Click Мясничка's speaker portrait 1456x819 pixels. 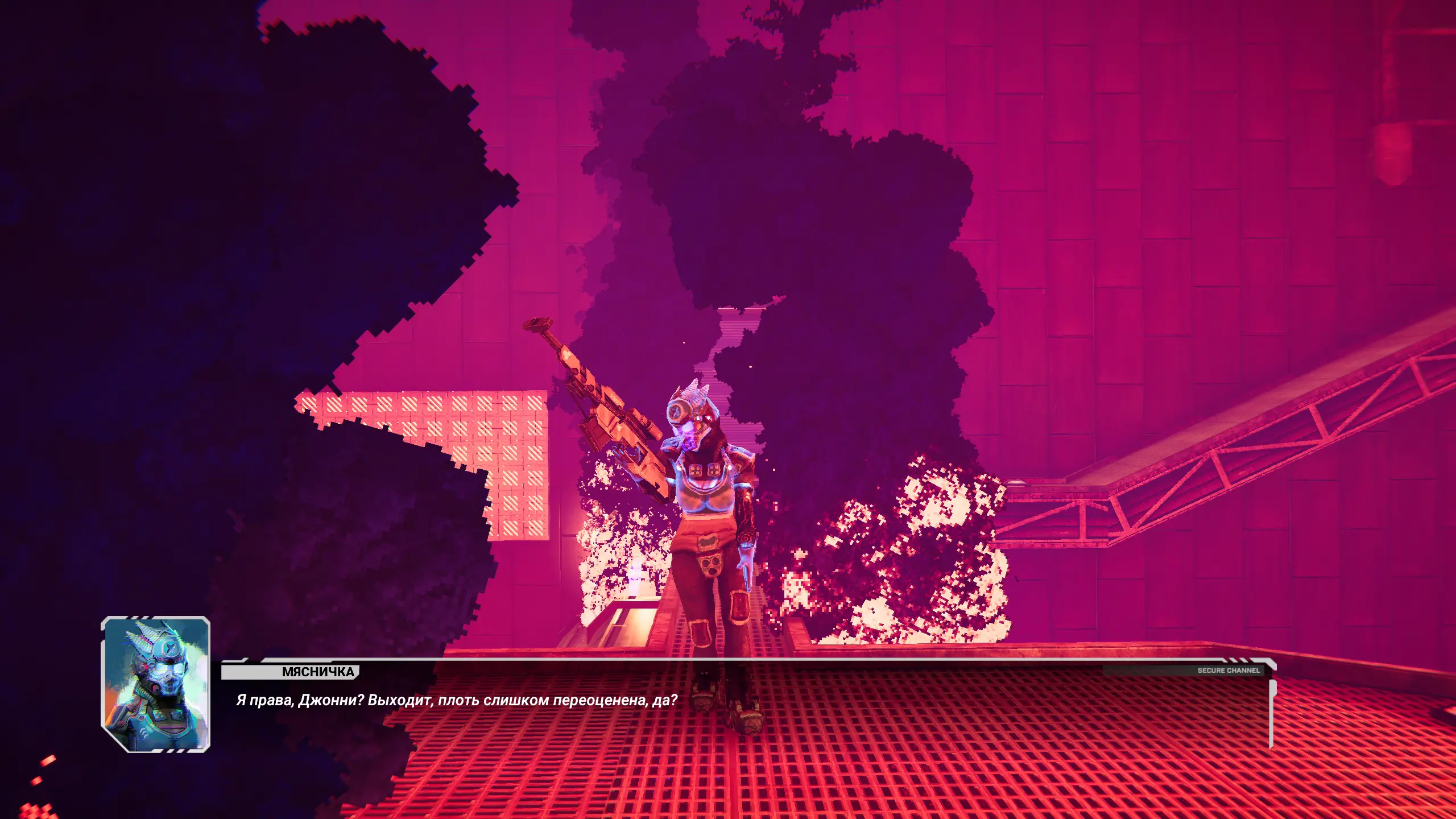156,684
